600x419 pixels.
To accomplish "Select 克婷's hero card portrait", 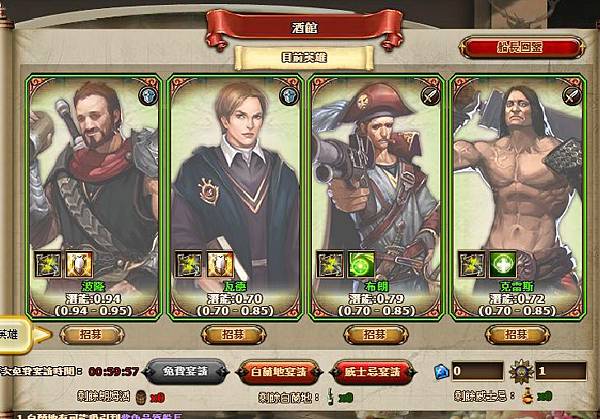I will [x=231, y=170].
